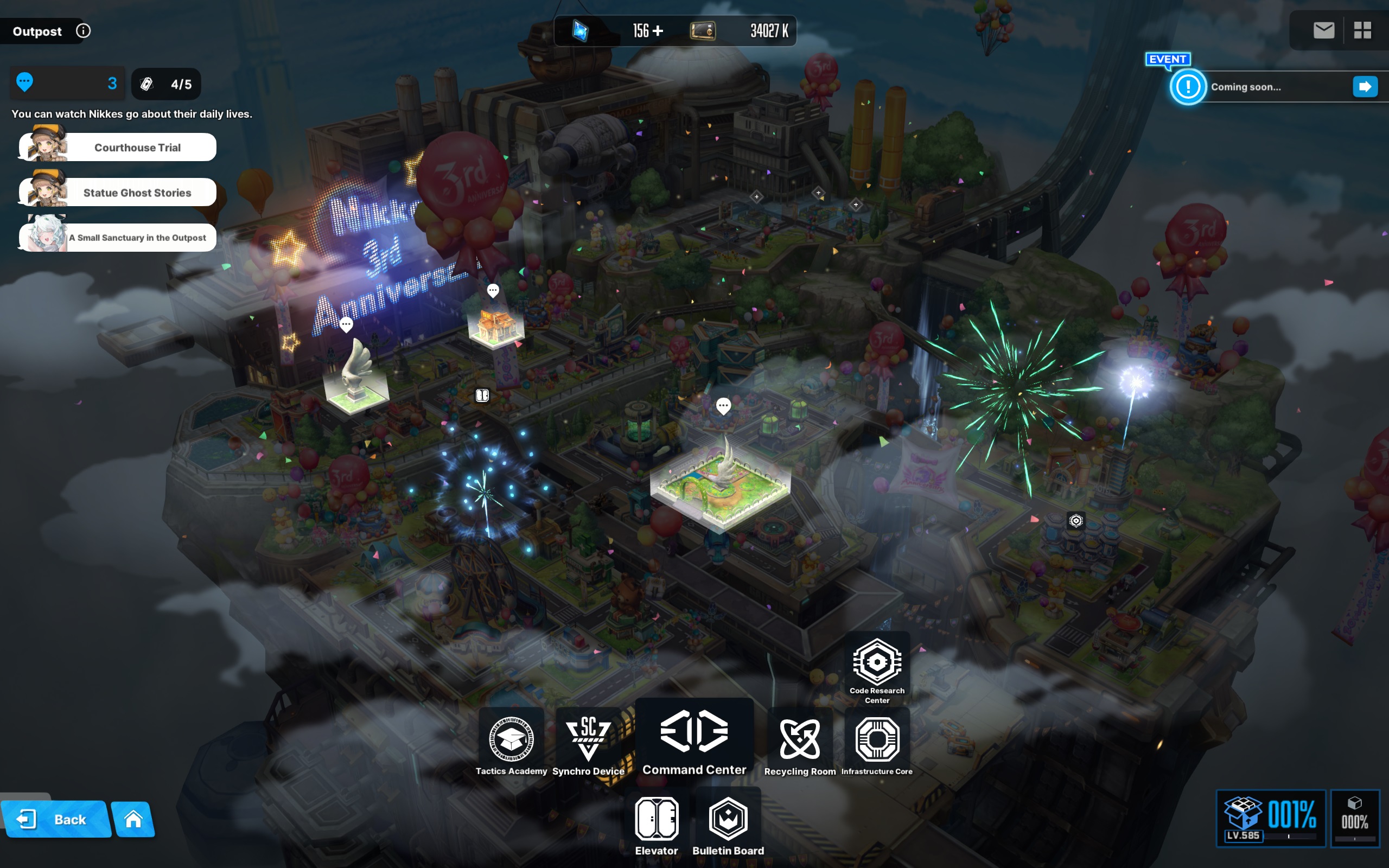The width and height of the screenshot is (1389, 868).
Task: Return to lobby via home icon
Action: pos(133,819)
